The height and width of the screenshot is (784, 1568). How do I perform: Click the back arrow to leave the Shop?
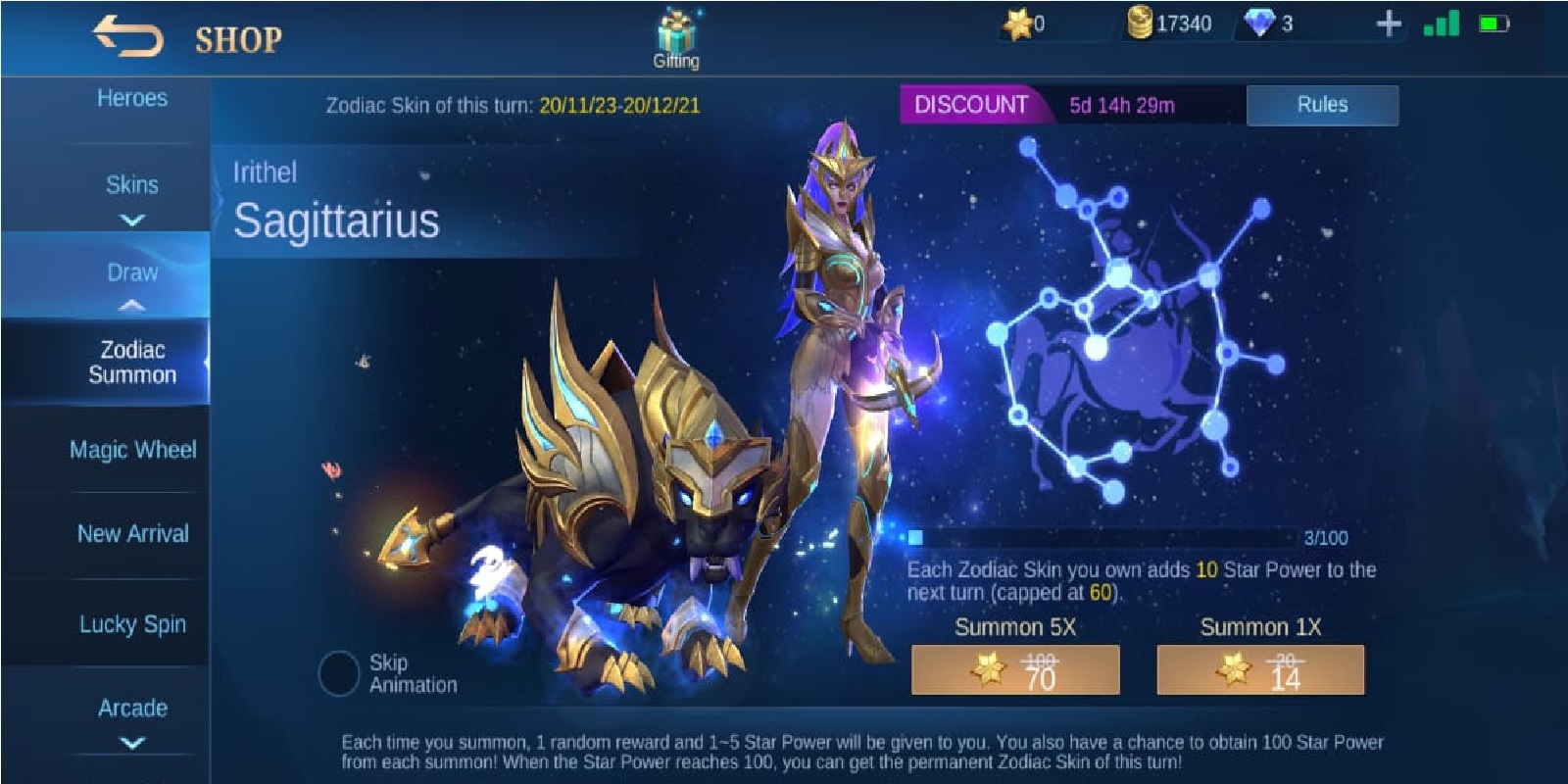coord(127,34)
